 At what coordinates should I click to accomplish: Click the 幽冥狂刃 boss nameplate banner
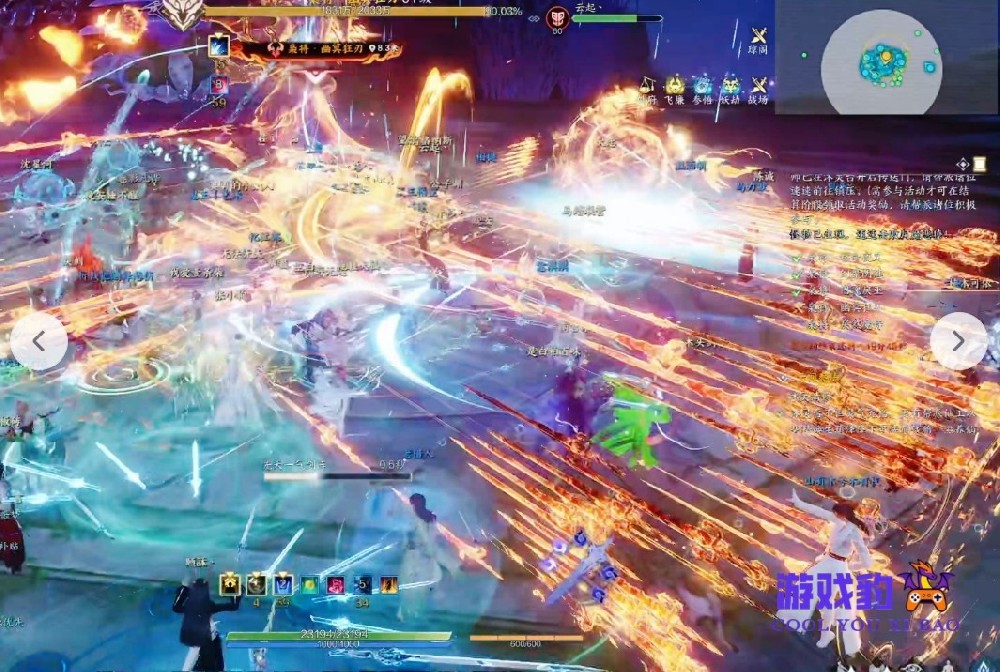coord(320,47)
